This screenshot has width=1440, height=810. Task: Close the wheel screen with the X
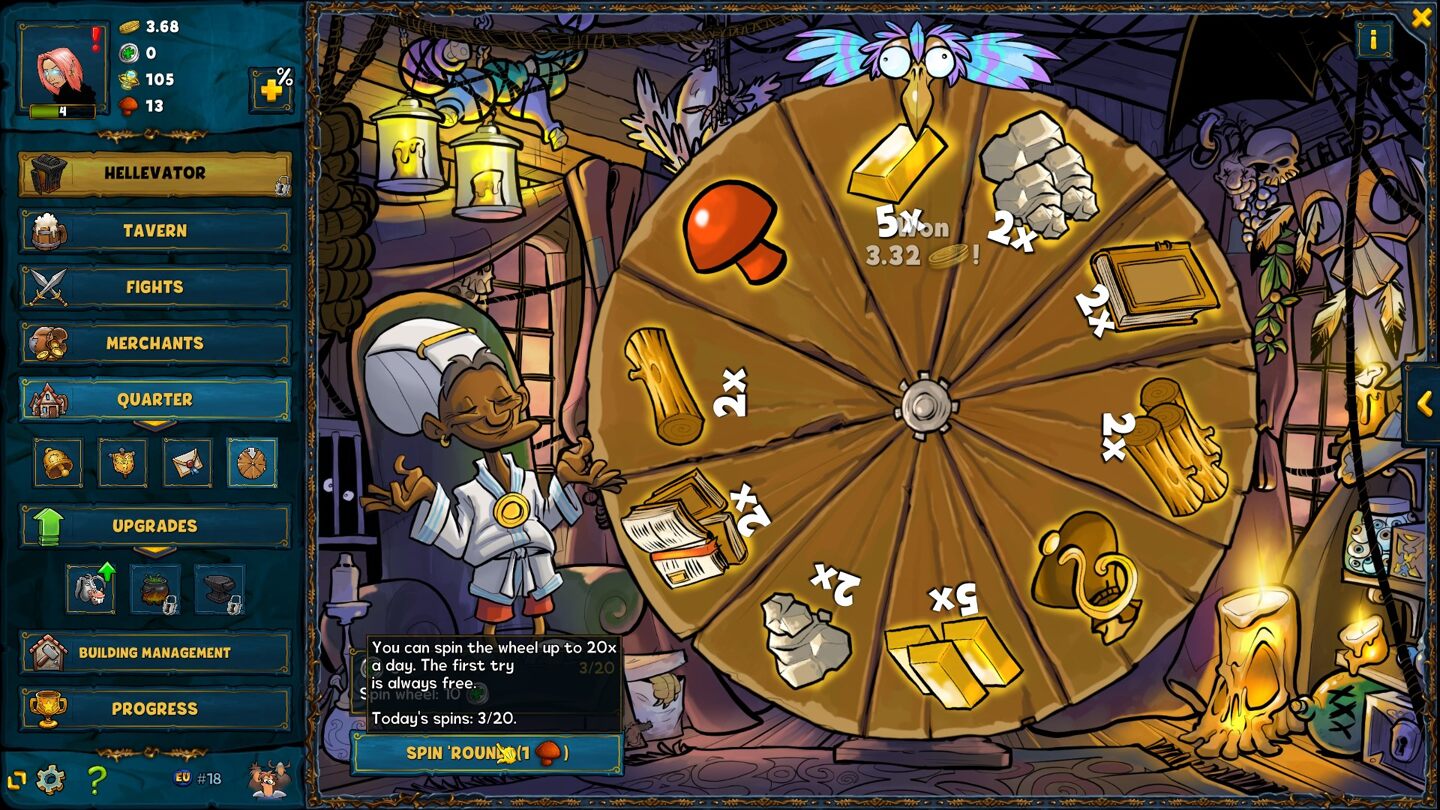coord(1421,17)
